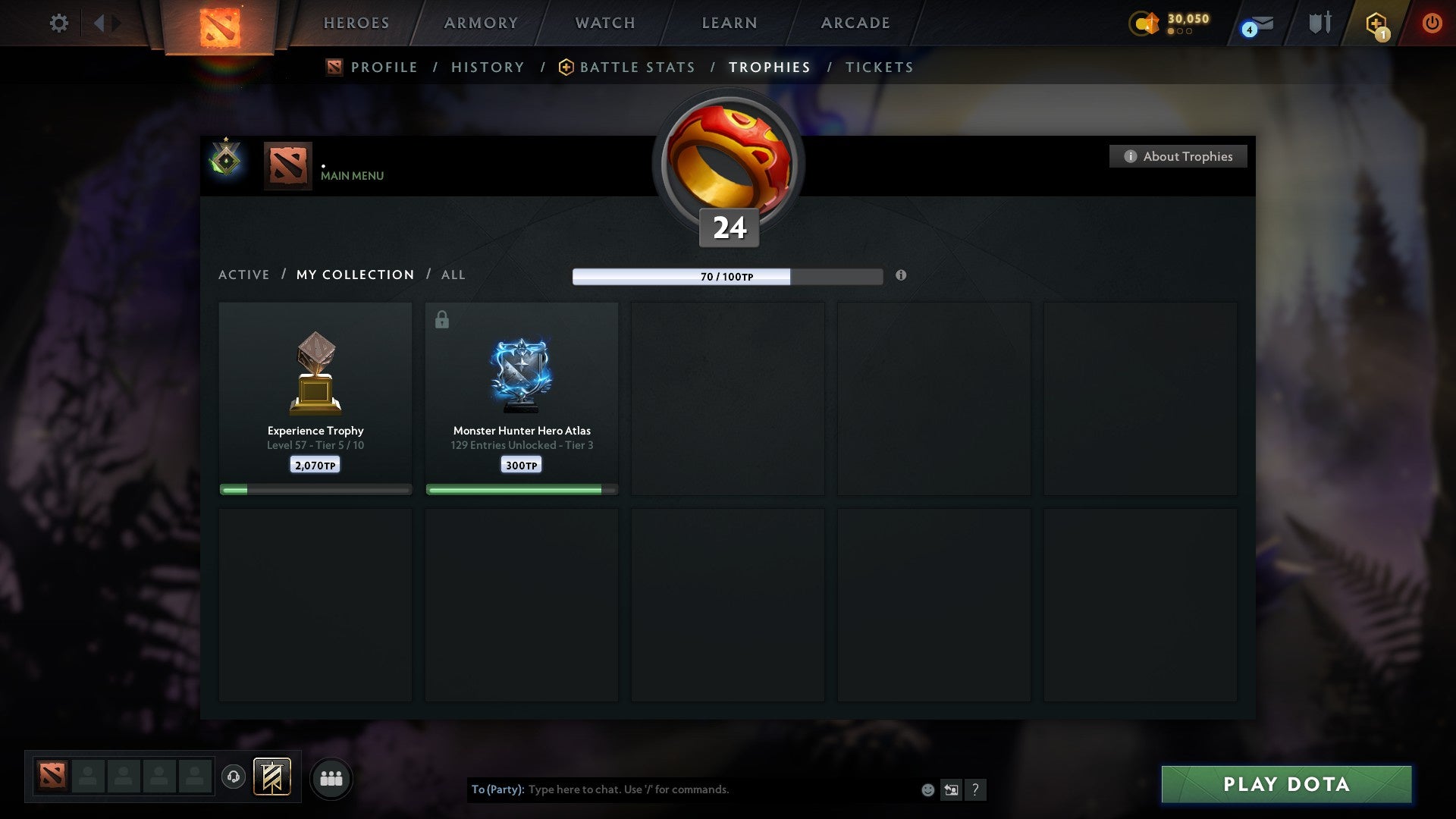The height and width of the screenshot is (819, 1456).
Task: Click the About Trophies button
Action: tap(1178, 156)
